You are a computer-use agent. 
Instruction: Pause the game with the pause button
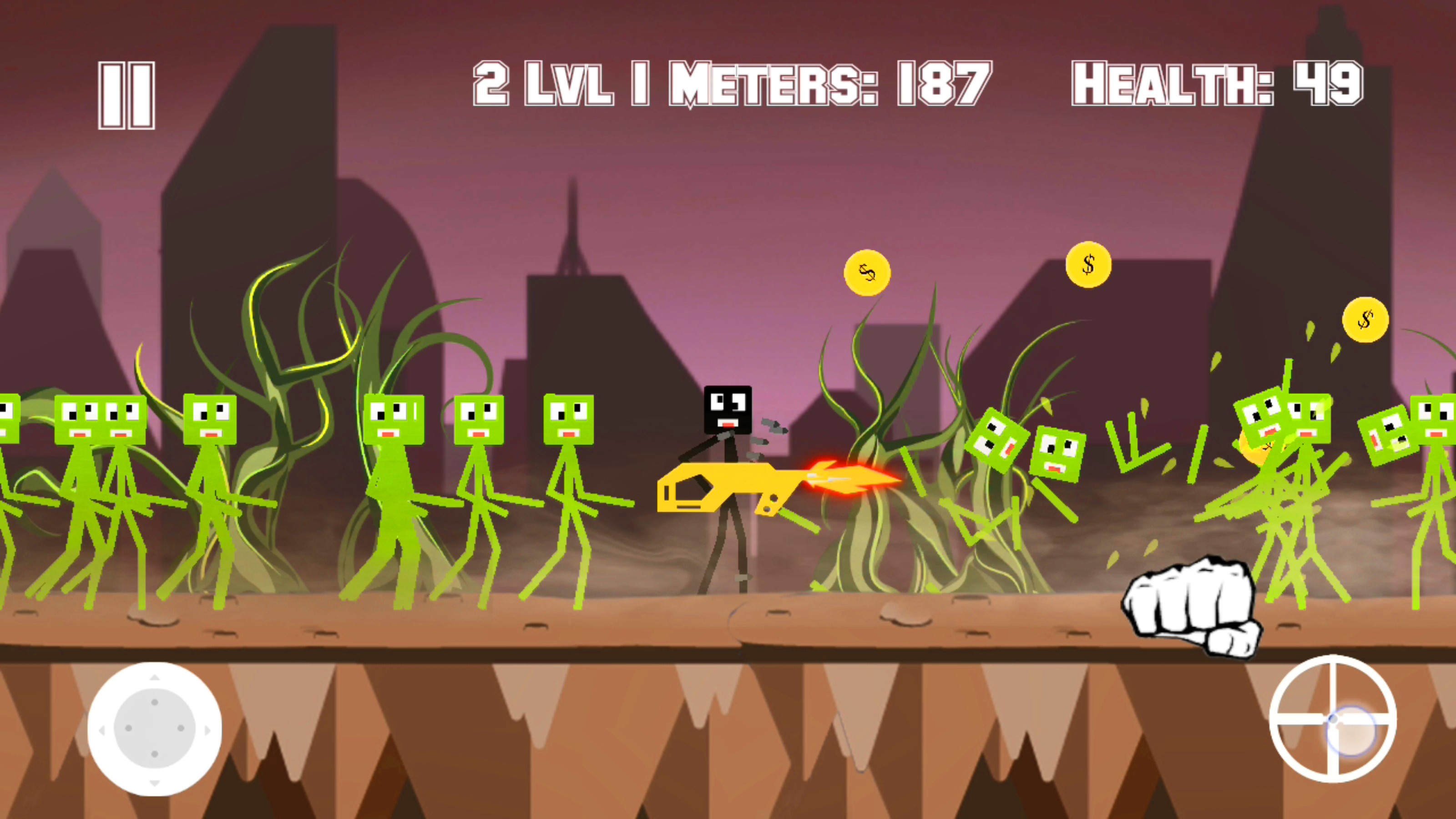tap(126, 96)
